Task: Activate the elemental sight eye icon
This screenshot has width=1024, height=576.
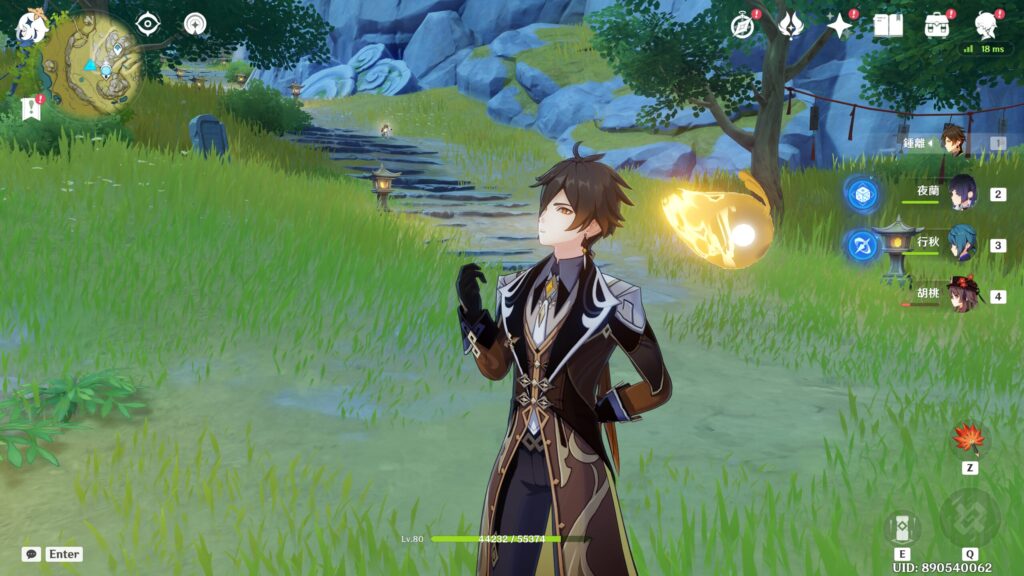Action: [x=148, y=23]
